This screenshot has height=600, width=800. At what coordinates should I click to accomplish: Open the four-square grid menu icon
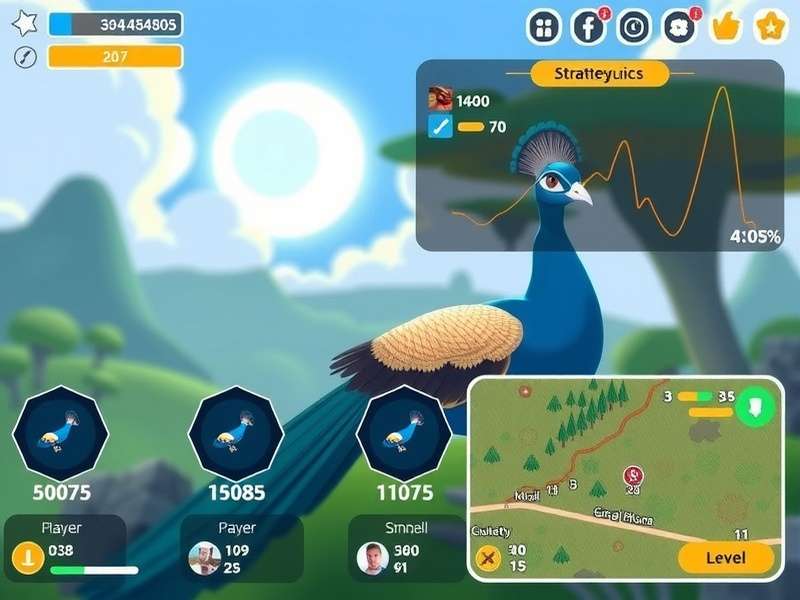click(x=544, y=27)
